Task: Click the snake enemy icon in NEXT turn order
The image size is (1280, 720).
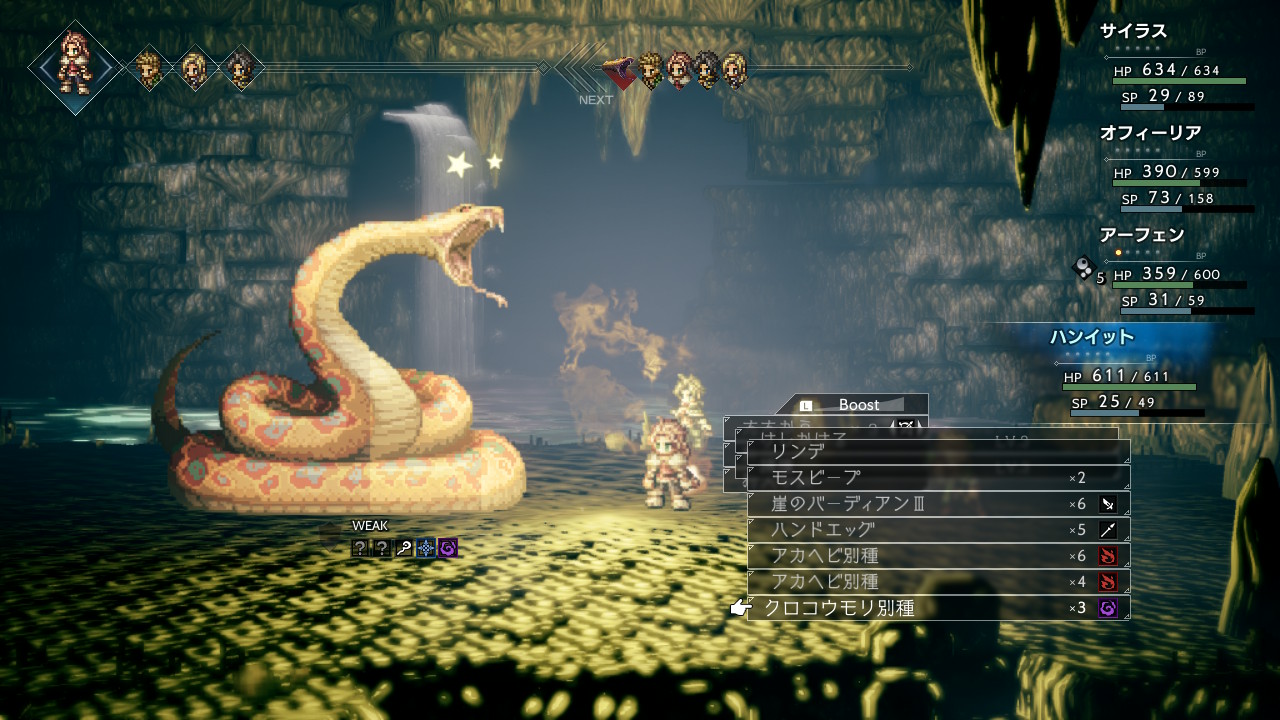Action: pyautogui.click(x=621, y=70)
